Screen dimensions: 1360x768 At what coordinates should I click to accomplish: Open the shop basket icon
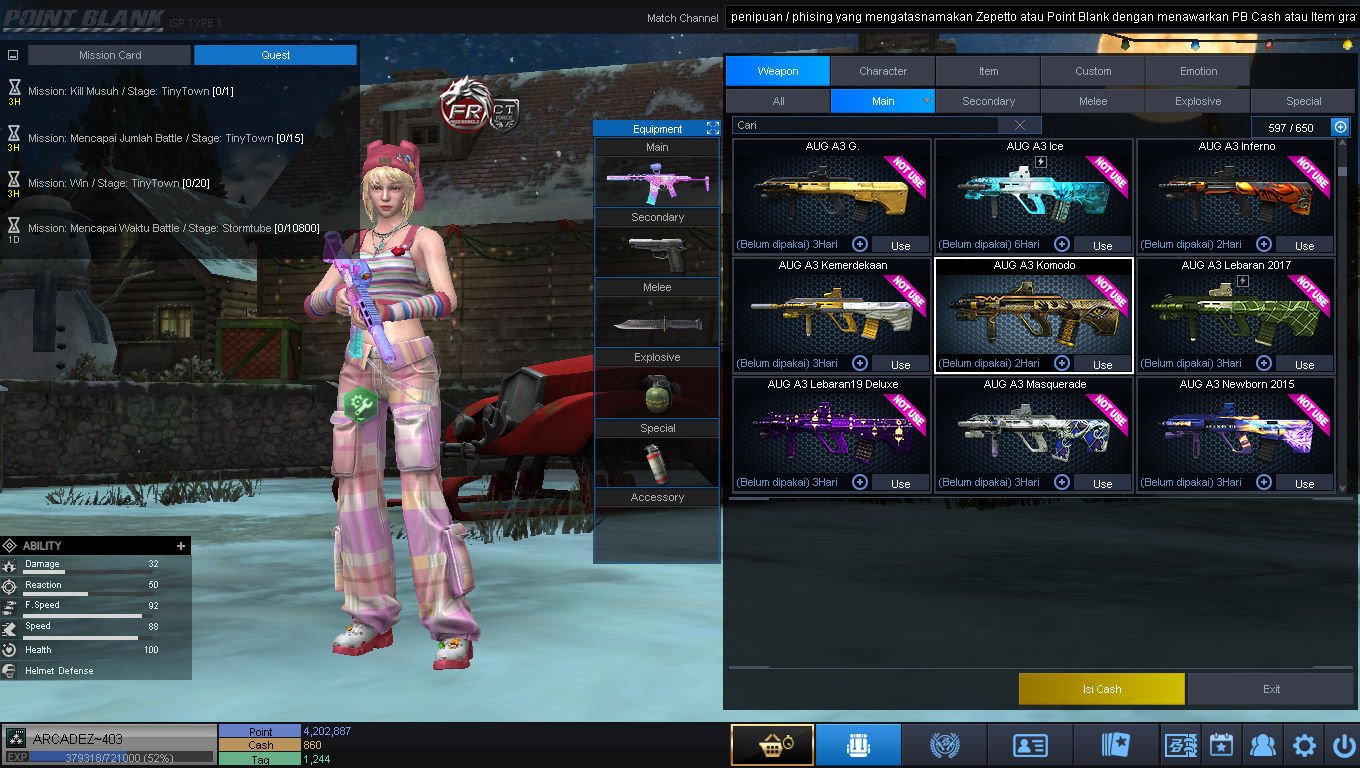pyautogui.click(x=771, y=745)
